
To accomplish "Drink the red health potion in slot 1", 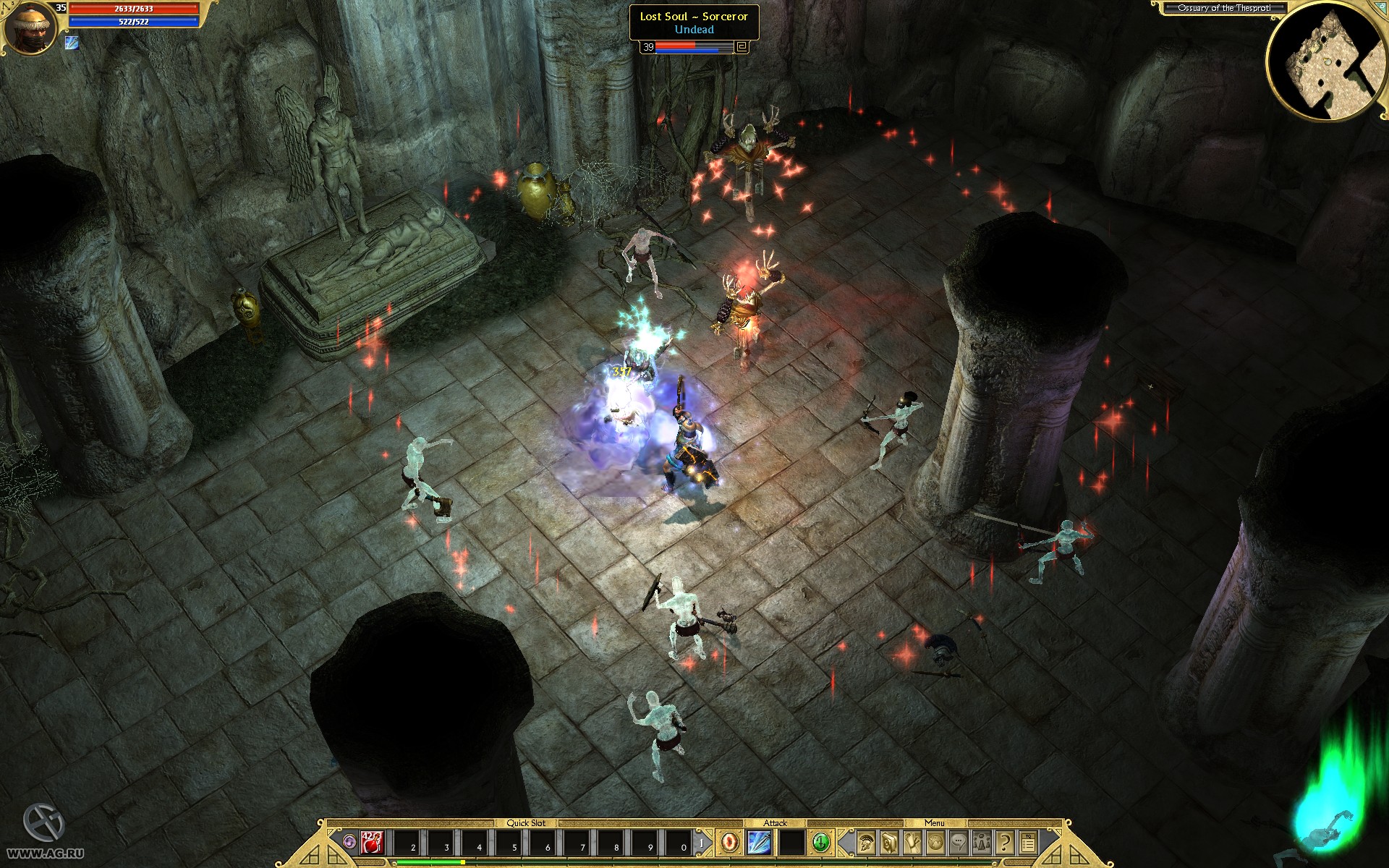I will (x=370, y=842).
